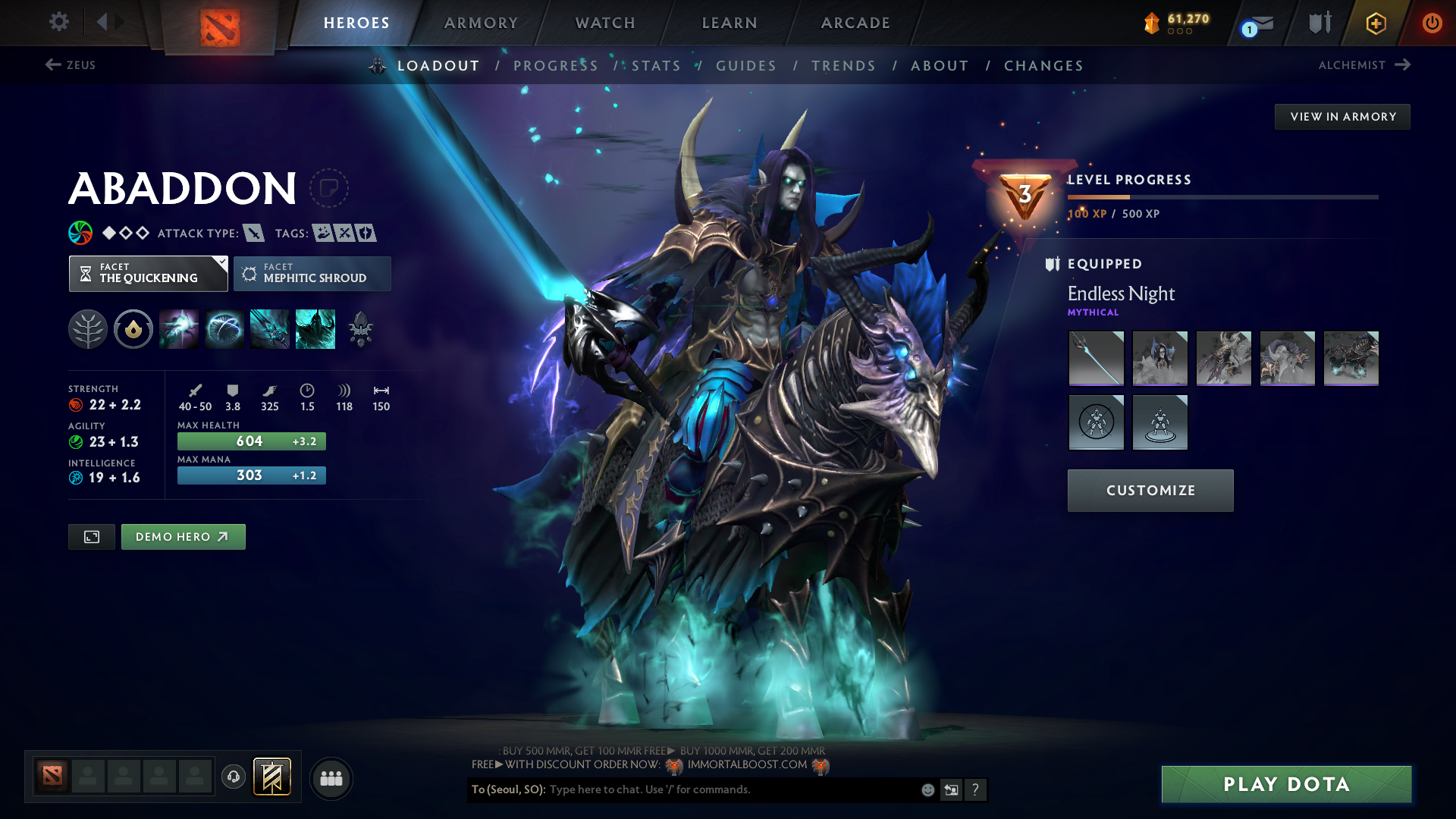
Task: Open the friends list icon
Action: point(331,777)
